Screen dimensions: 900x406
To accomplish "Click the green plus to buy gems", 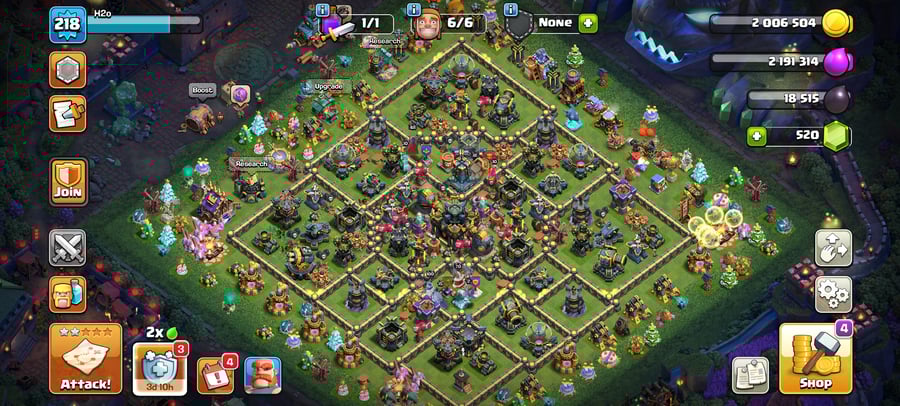I will pos(758,135).
